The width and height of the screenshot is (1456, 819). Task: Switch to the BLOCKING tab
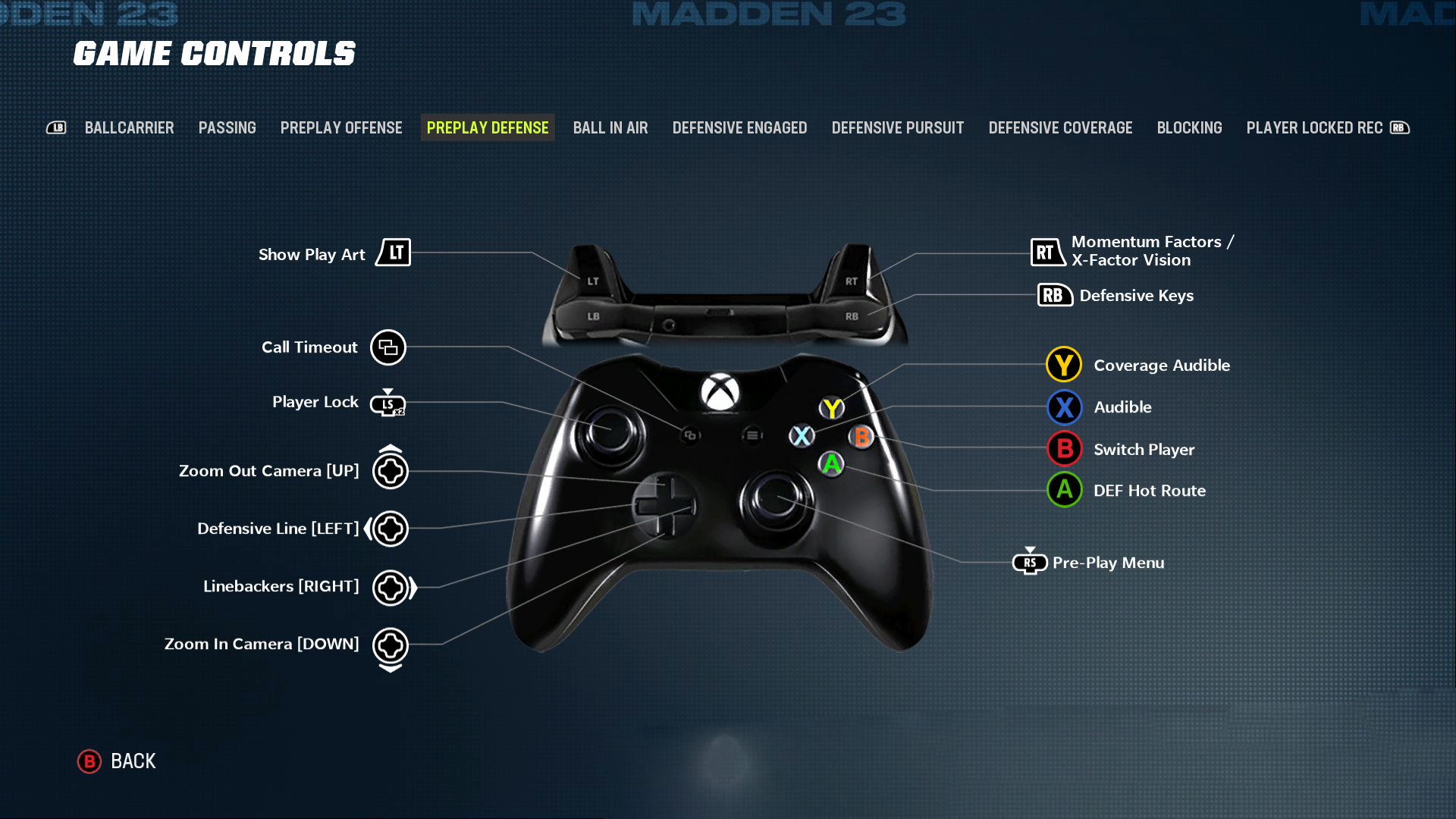tap(1189, 127)
